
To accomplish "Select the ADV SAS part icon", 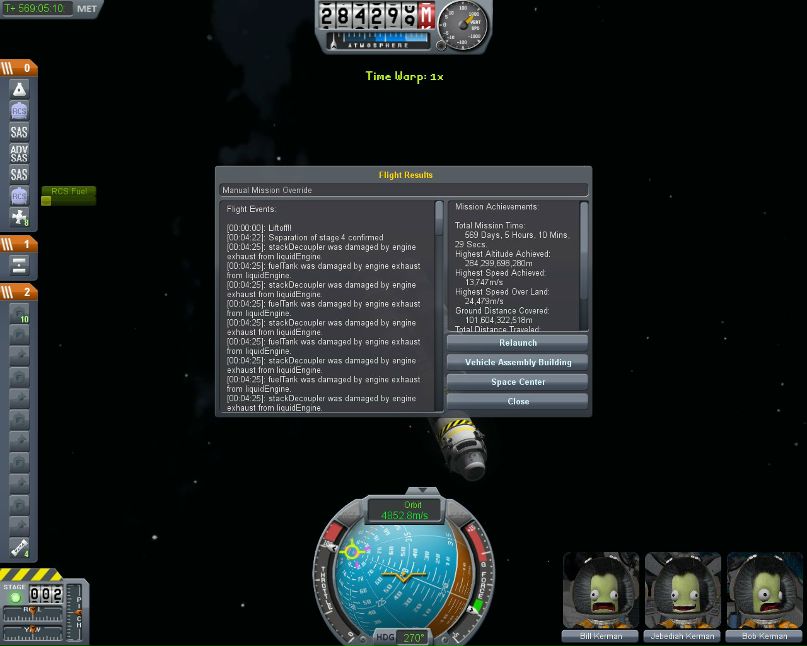I will (19, 153).
